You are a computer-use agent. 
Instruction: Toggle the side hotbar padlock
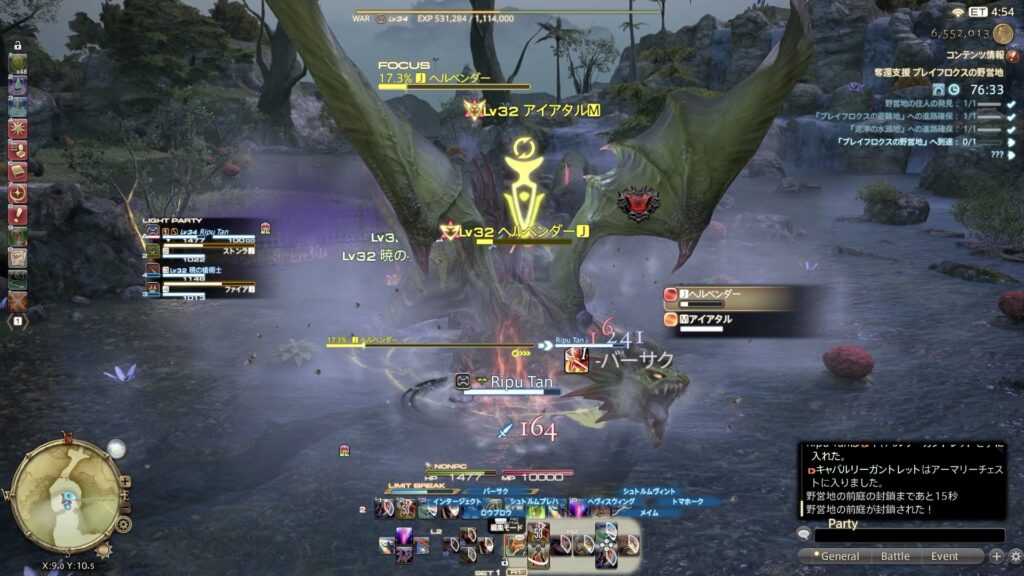pos(17,45)
